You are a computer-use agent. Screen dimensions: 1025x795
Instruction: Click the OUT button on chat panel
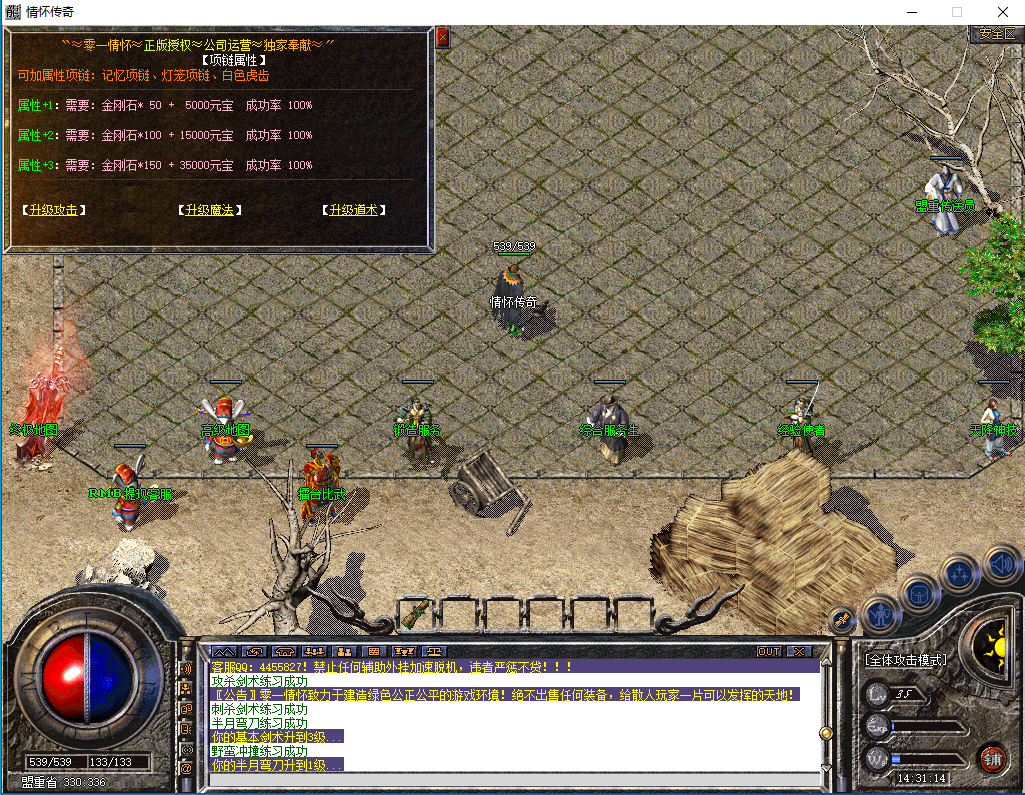[x=768, y=651]
